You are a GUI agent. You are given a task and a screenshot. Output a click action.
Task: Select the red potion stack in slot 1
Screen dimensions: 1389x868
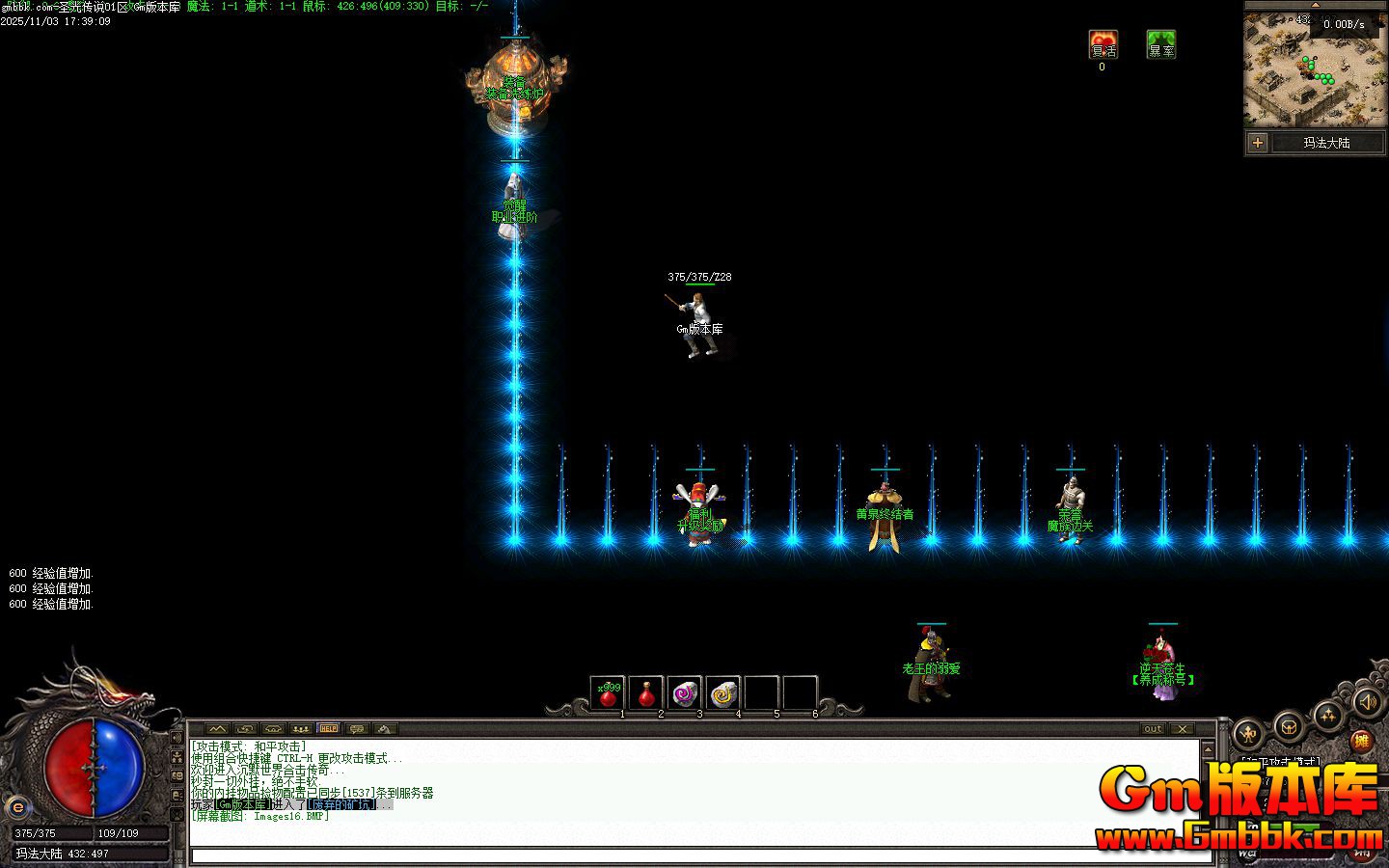[608, 692]
